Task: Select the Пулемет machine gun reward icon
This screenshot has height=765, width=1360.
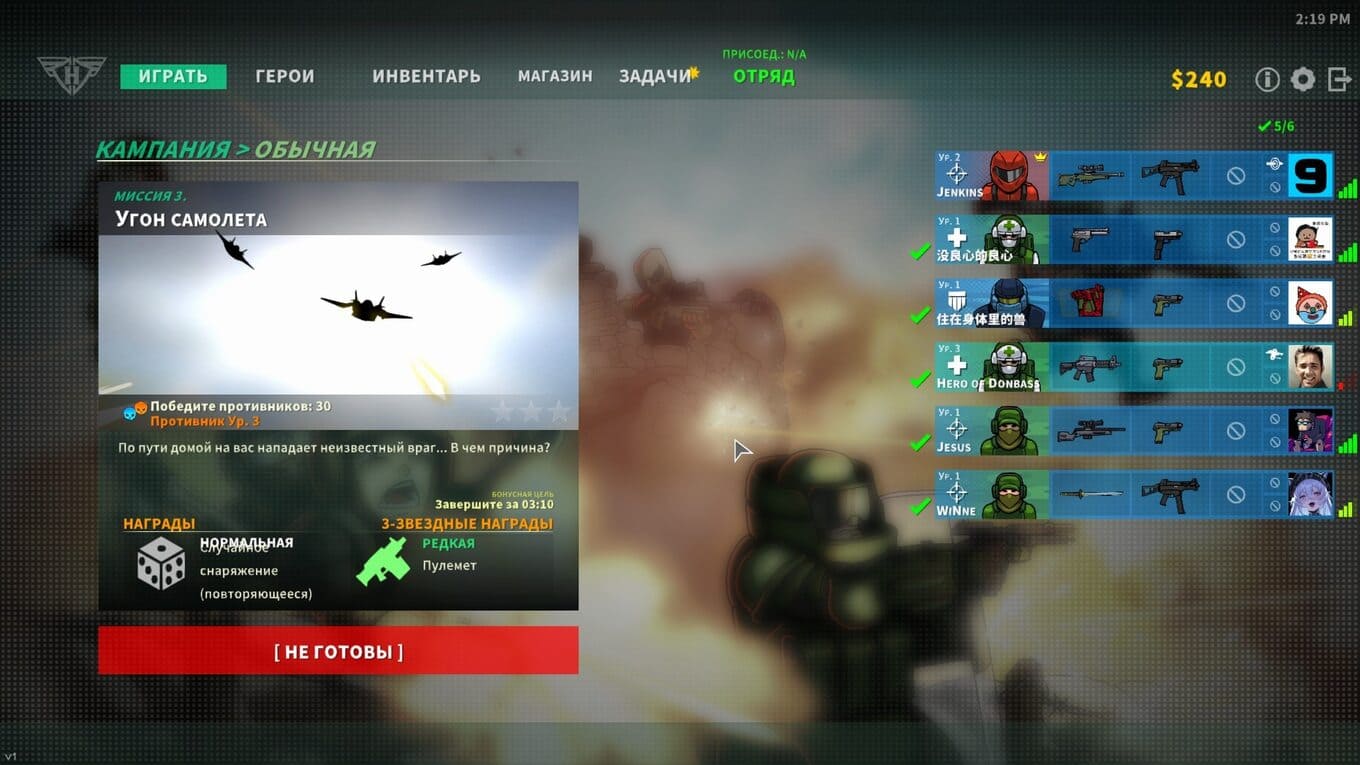Action: [x=384, y=561]
